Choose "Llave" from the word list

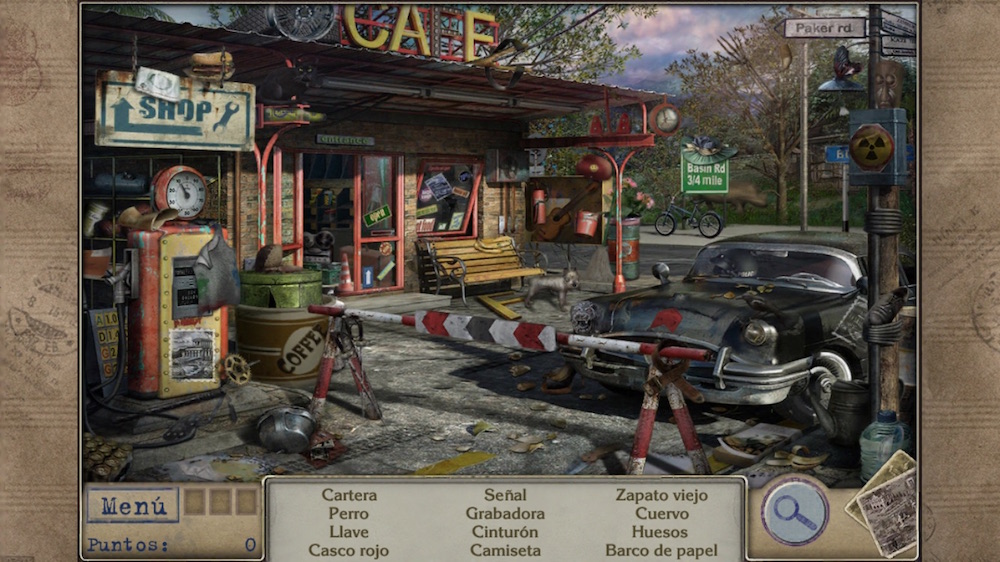point(349,532)
